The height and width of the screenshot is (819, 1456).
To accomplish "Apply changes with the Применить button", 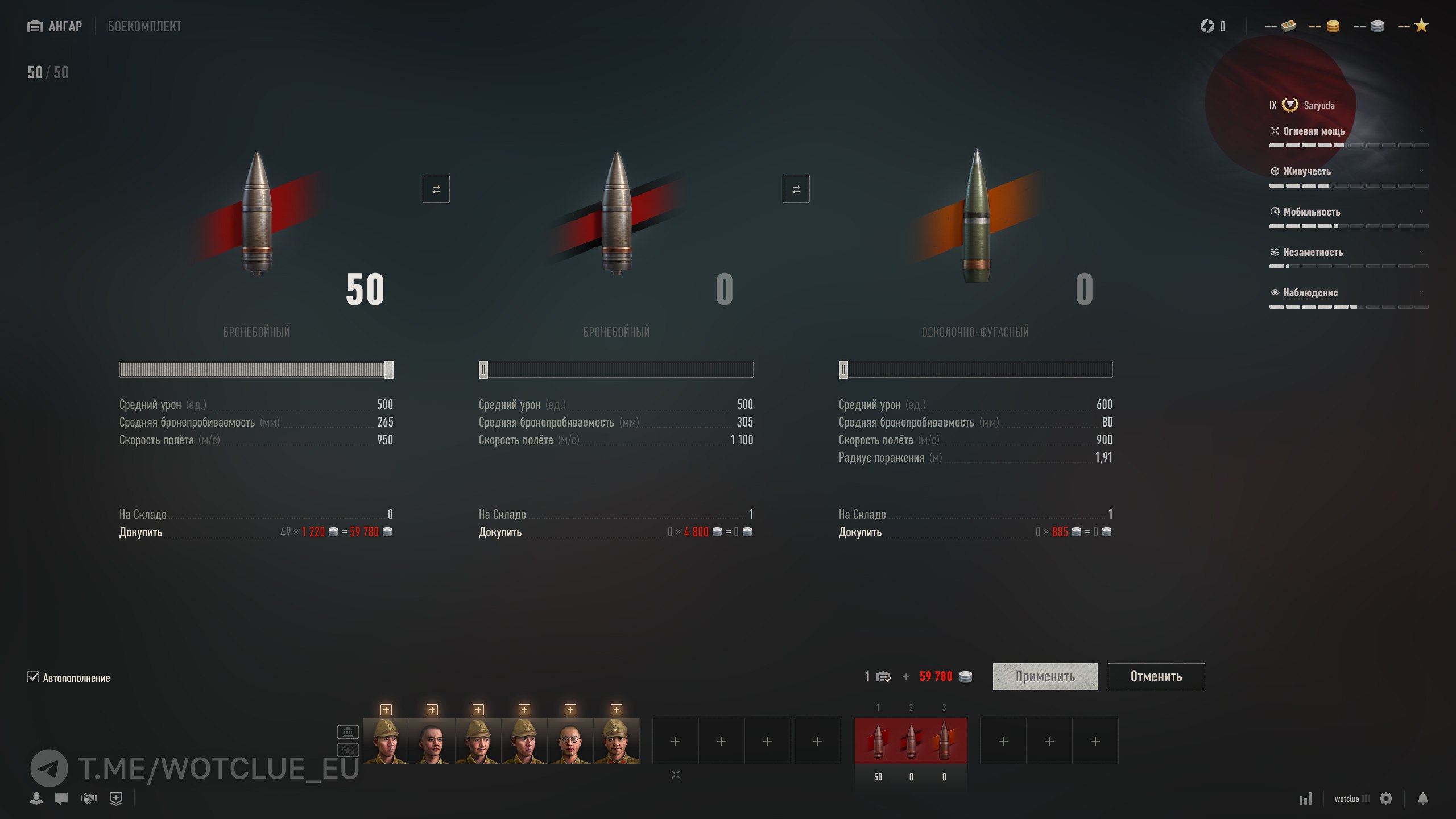I will 1045,676.
